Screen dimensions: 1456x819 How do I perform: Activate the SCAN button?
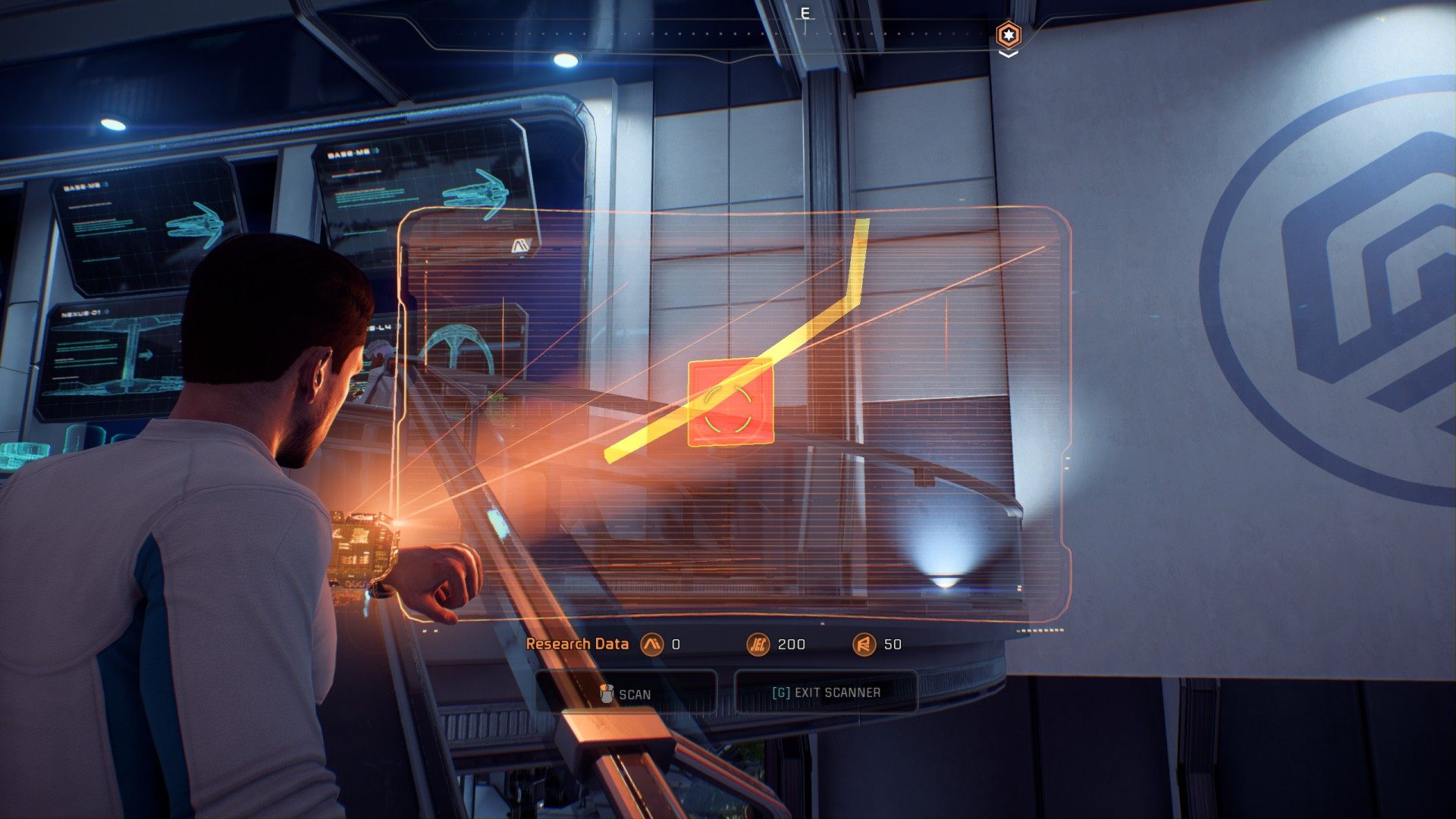tap(626, 694)
